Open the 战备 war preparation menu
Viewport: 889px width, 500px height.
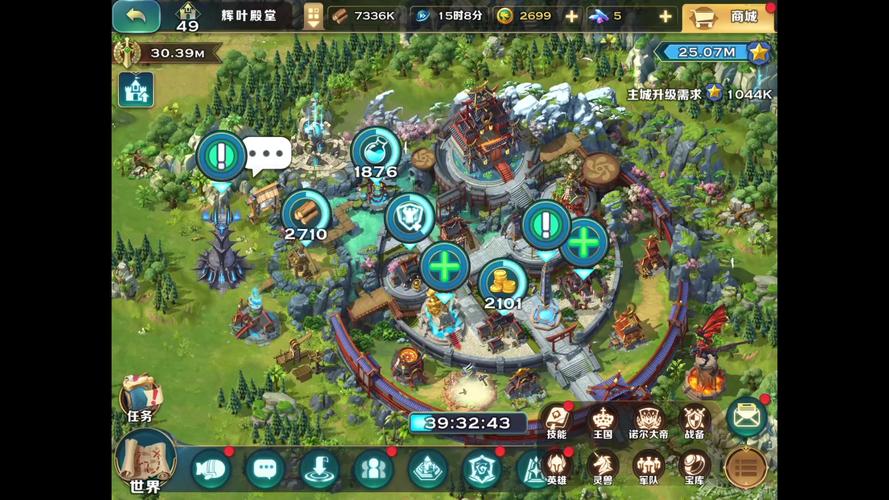pos(694,422)
